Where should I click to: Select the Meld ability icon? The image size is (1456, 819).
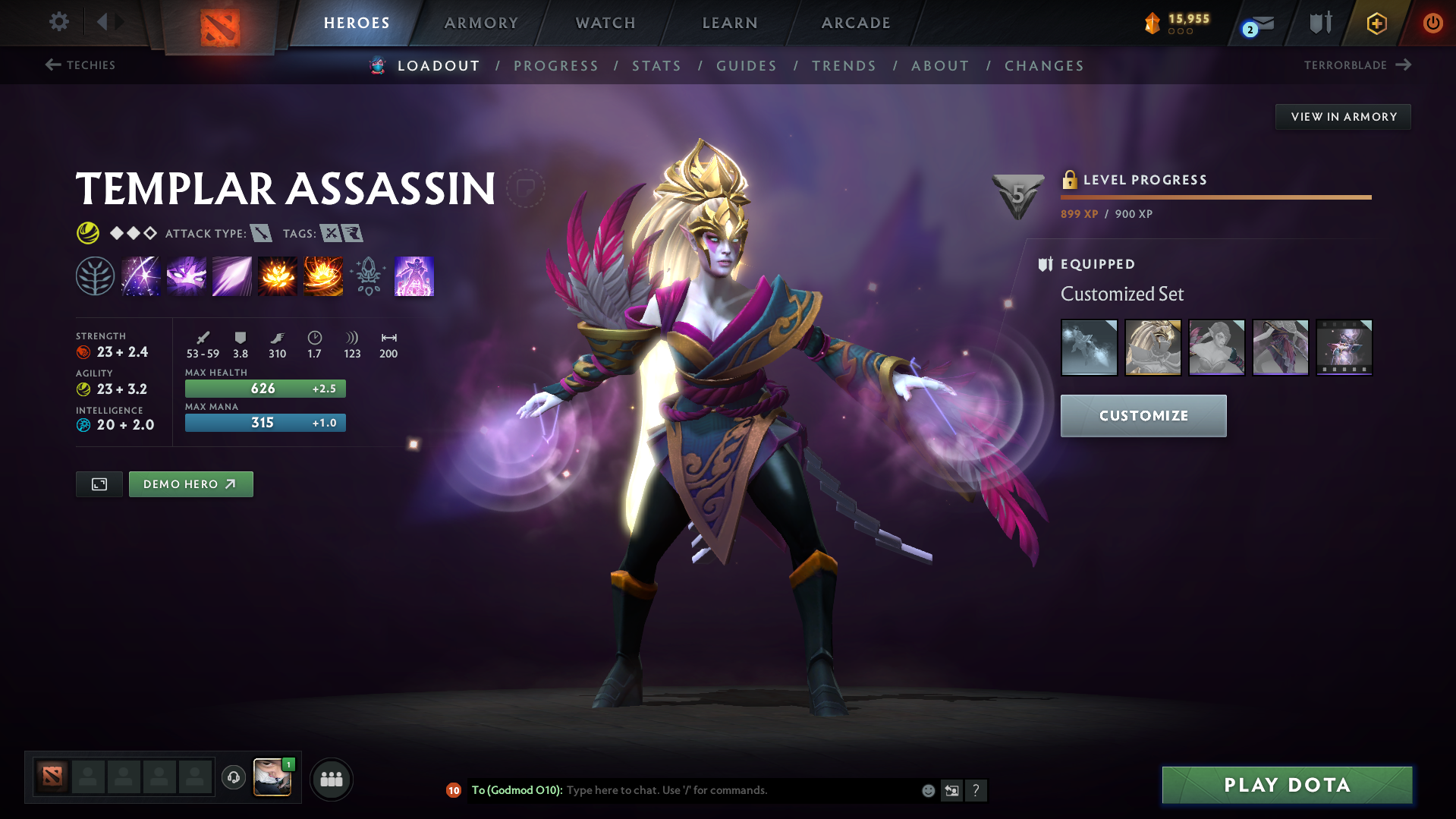(186, 276)
